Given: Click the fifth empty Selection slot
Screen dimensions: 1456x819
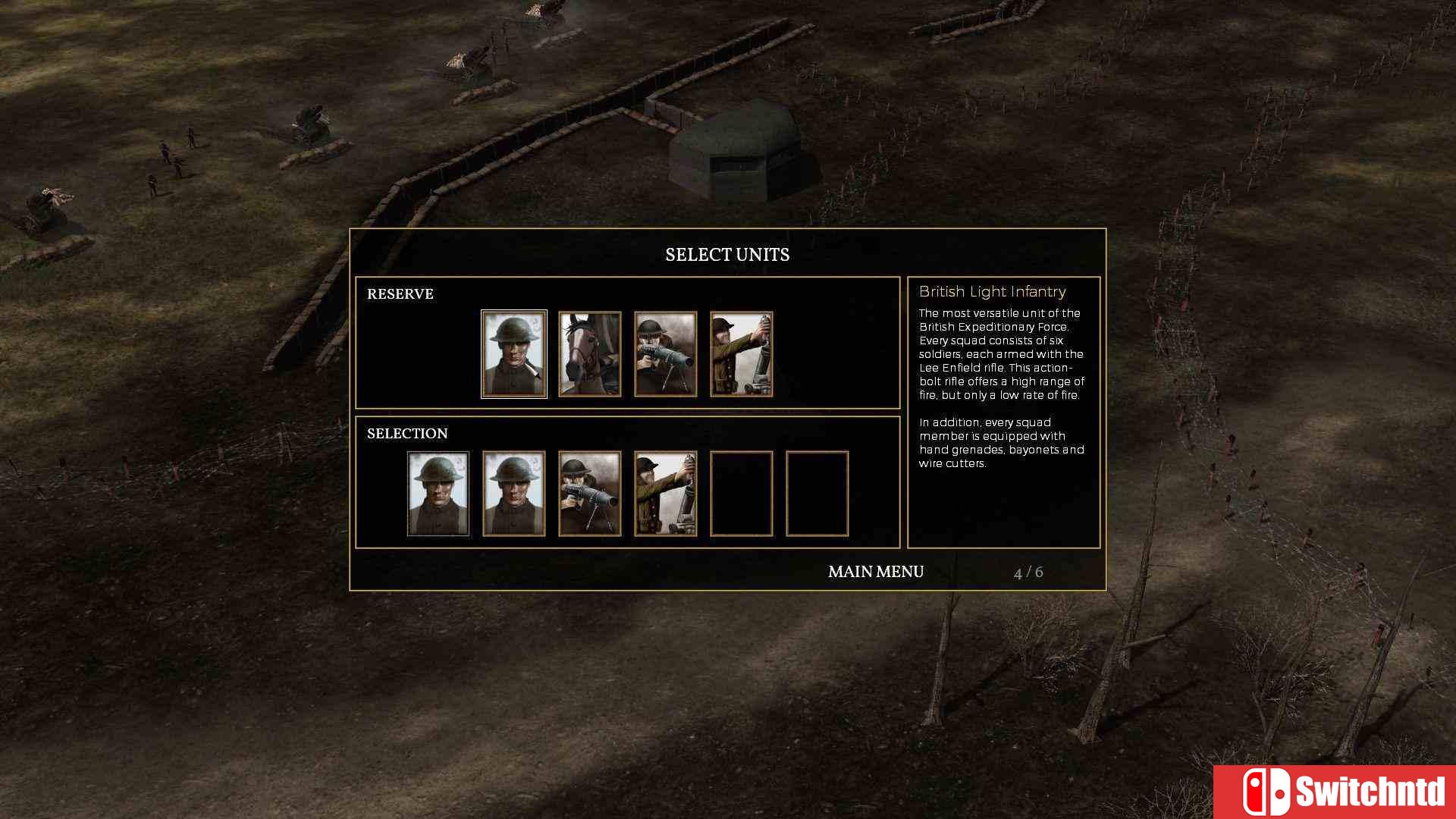Looking at the screenshot, I should [x=741, y=494].
